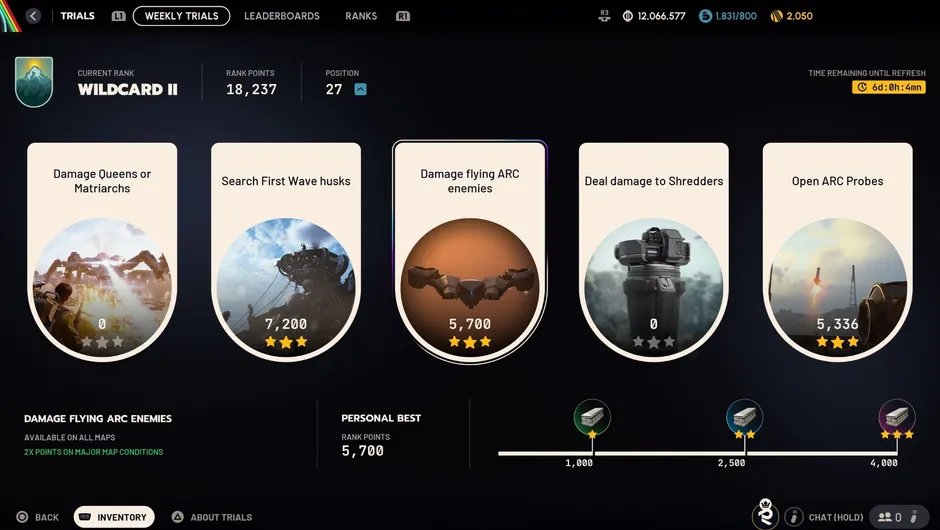Select the Damage flying ARC enemies card
The height and width of the screenshot is (530, 940).
tap(470, 250)
